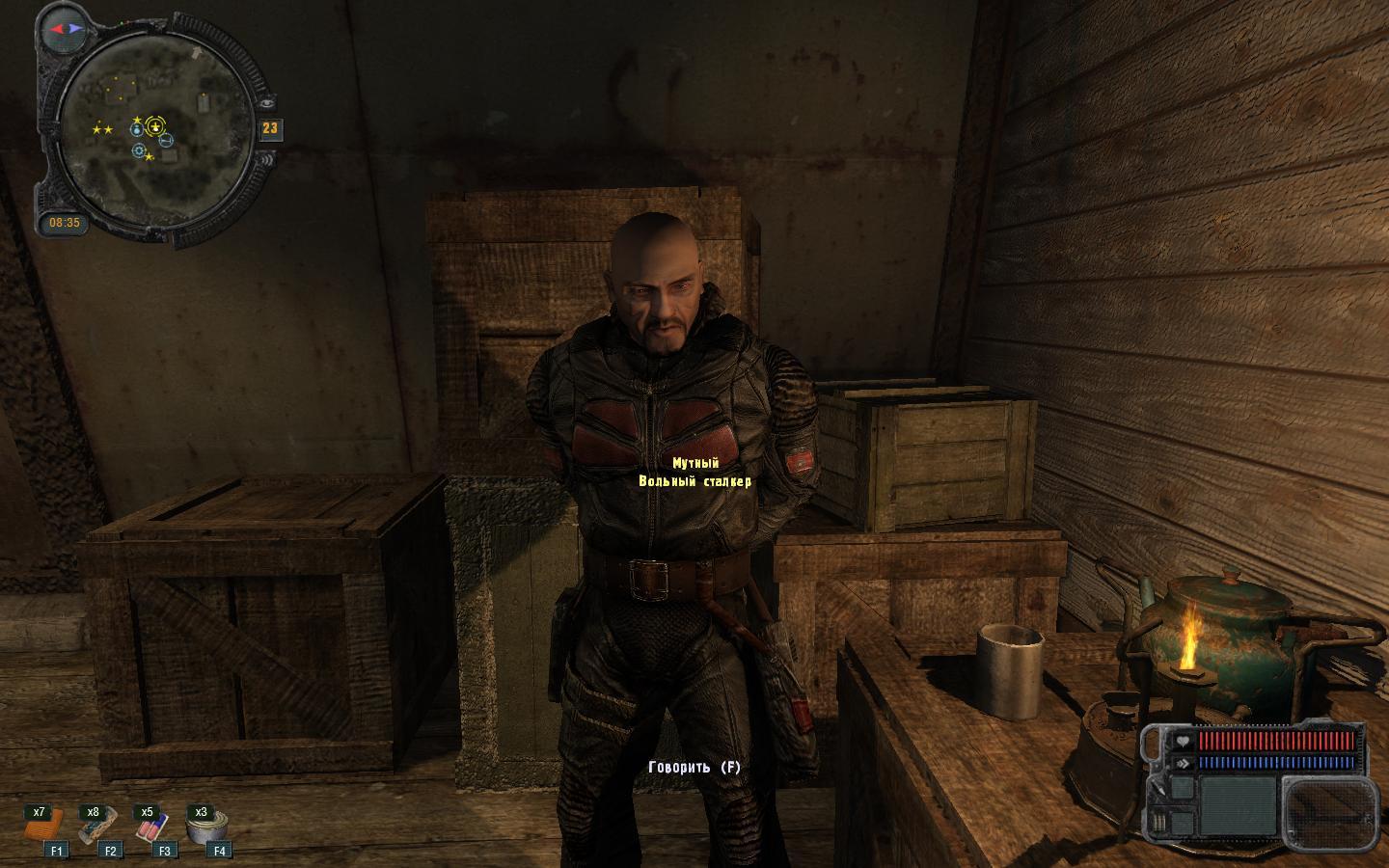The width and height of the screenshot is (1389, 868).
Task: Click the F2 key label under the quick slot
Action: tap(110, 851)
